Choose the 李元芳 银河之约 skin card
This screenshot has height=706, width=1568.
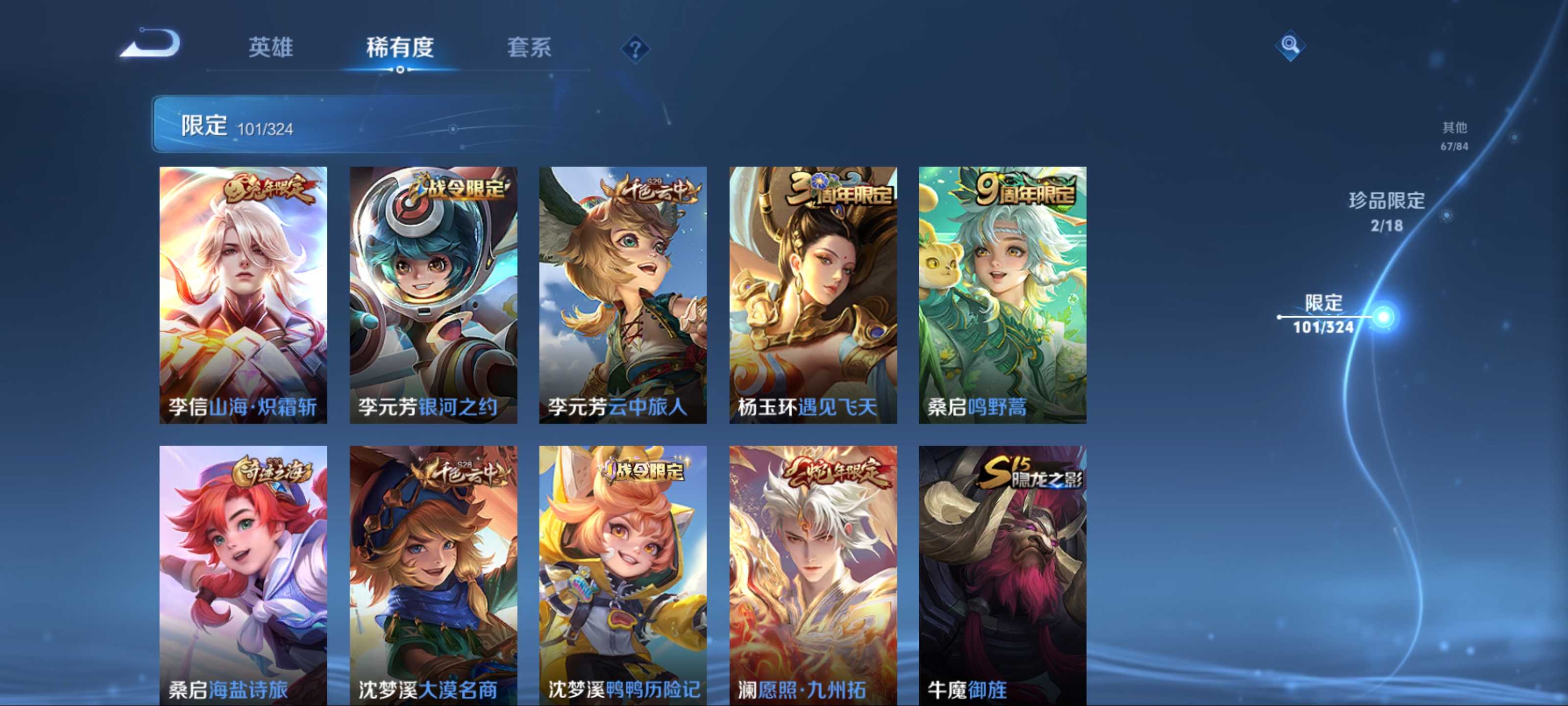pos(433,295)
